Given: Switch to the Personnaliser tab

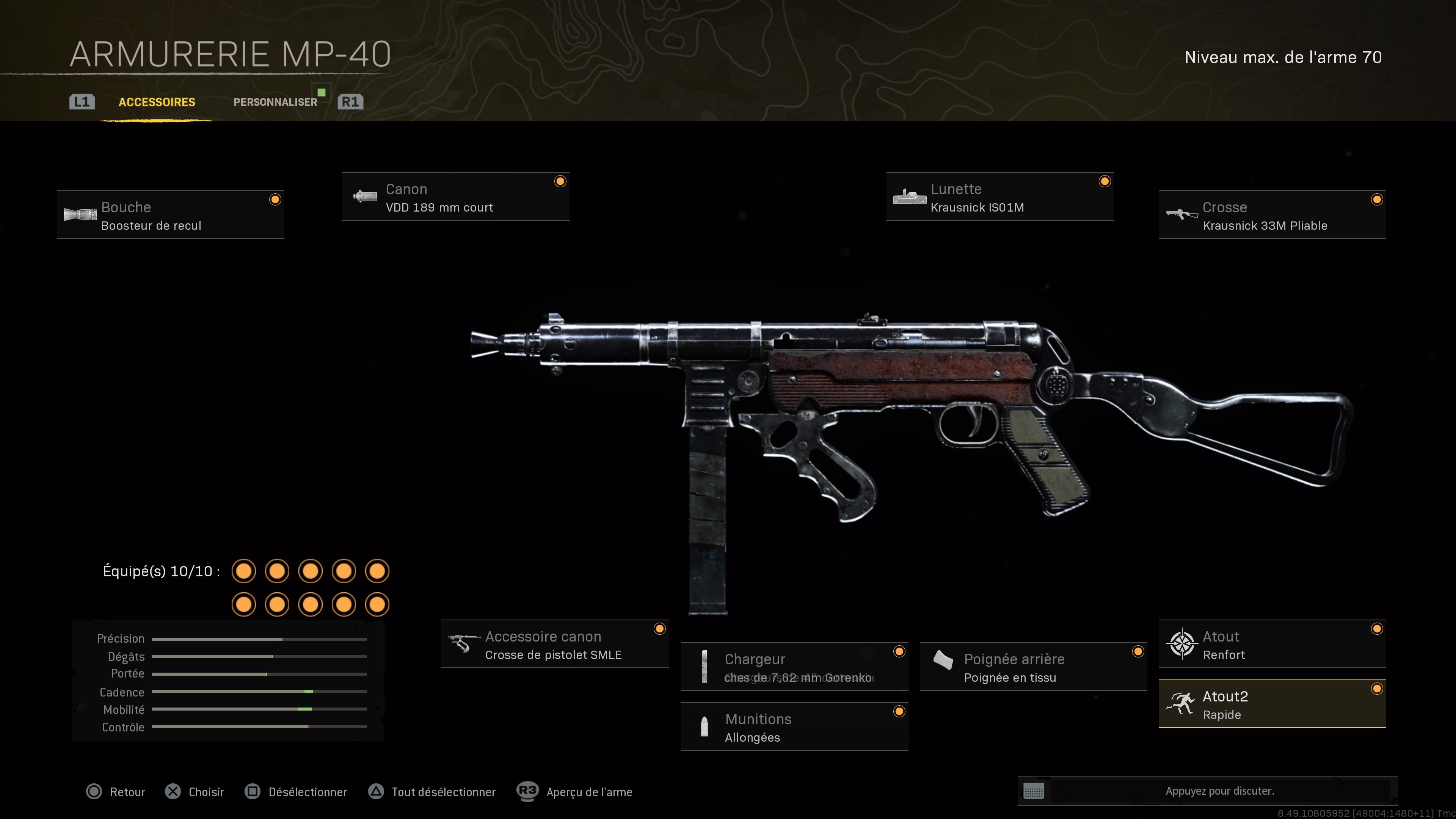Looking at the screenshot, I should click(275, 102).
